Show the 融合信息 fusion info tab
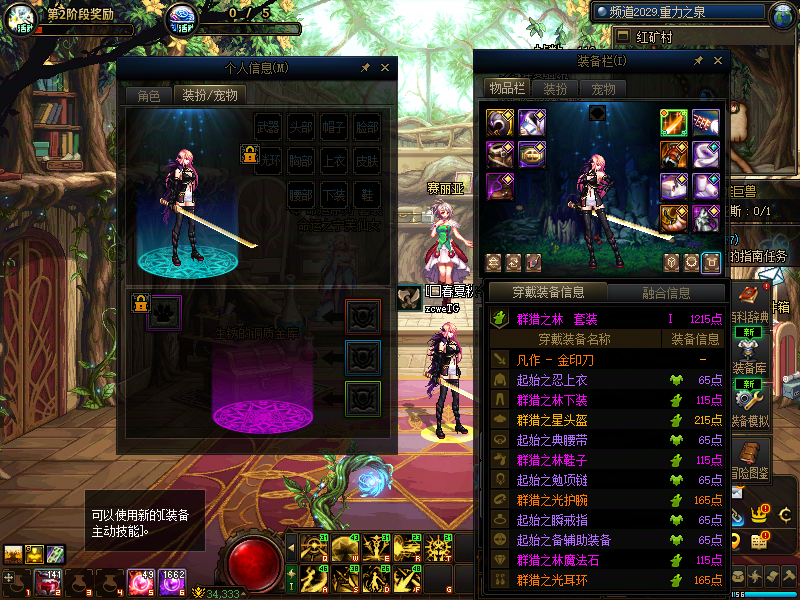This screenshot has height=600, width=800. pos(665,293)
